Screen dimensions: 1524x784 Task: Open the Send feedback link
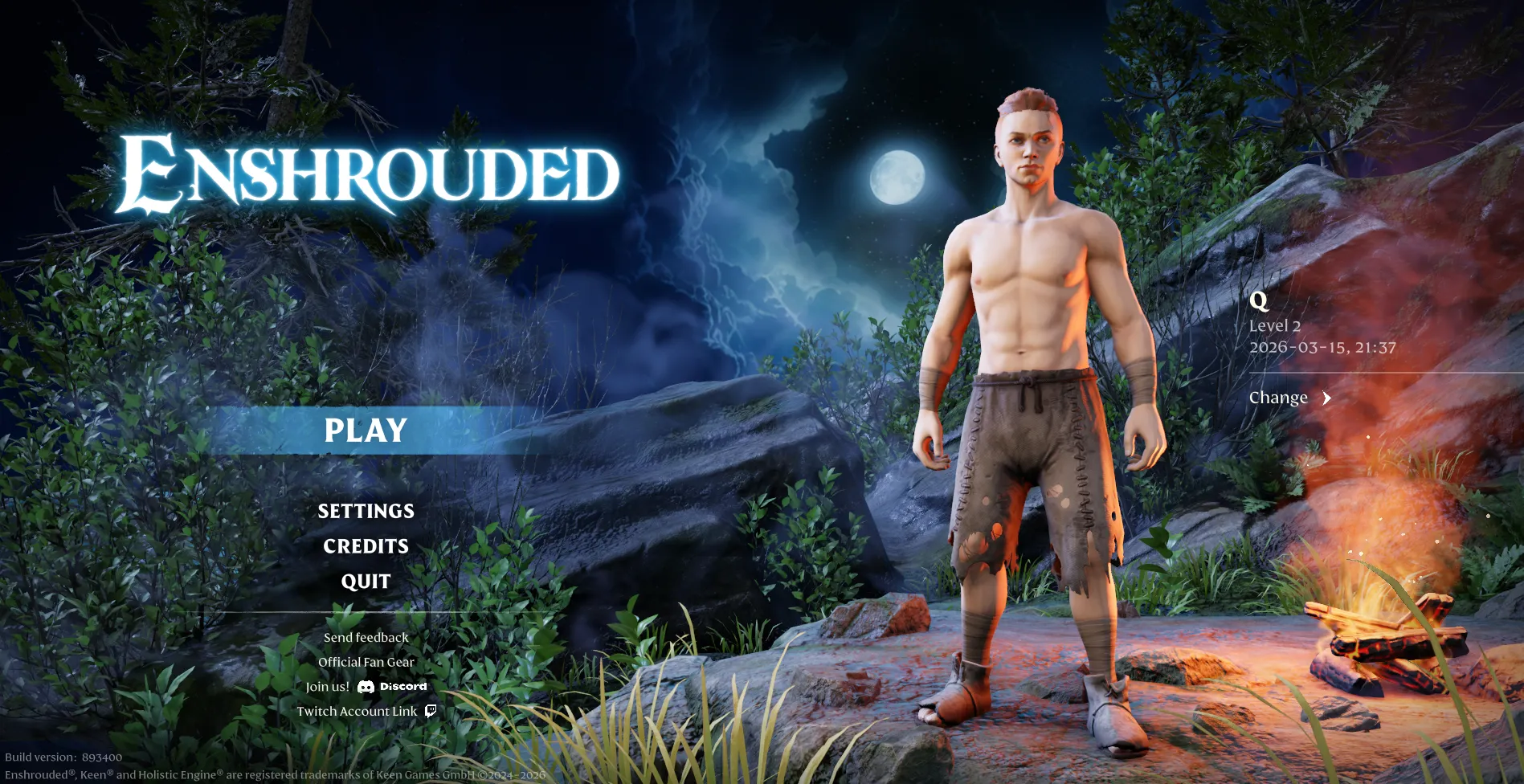(x=365, y=637)
